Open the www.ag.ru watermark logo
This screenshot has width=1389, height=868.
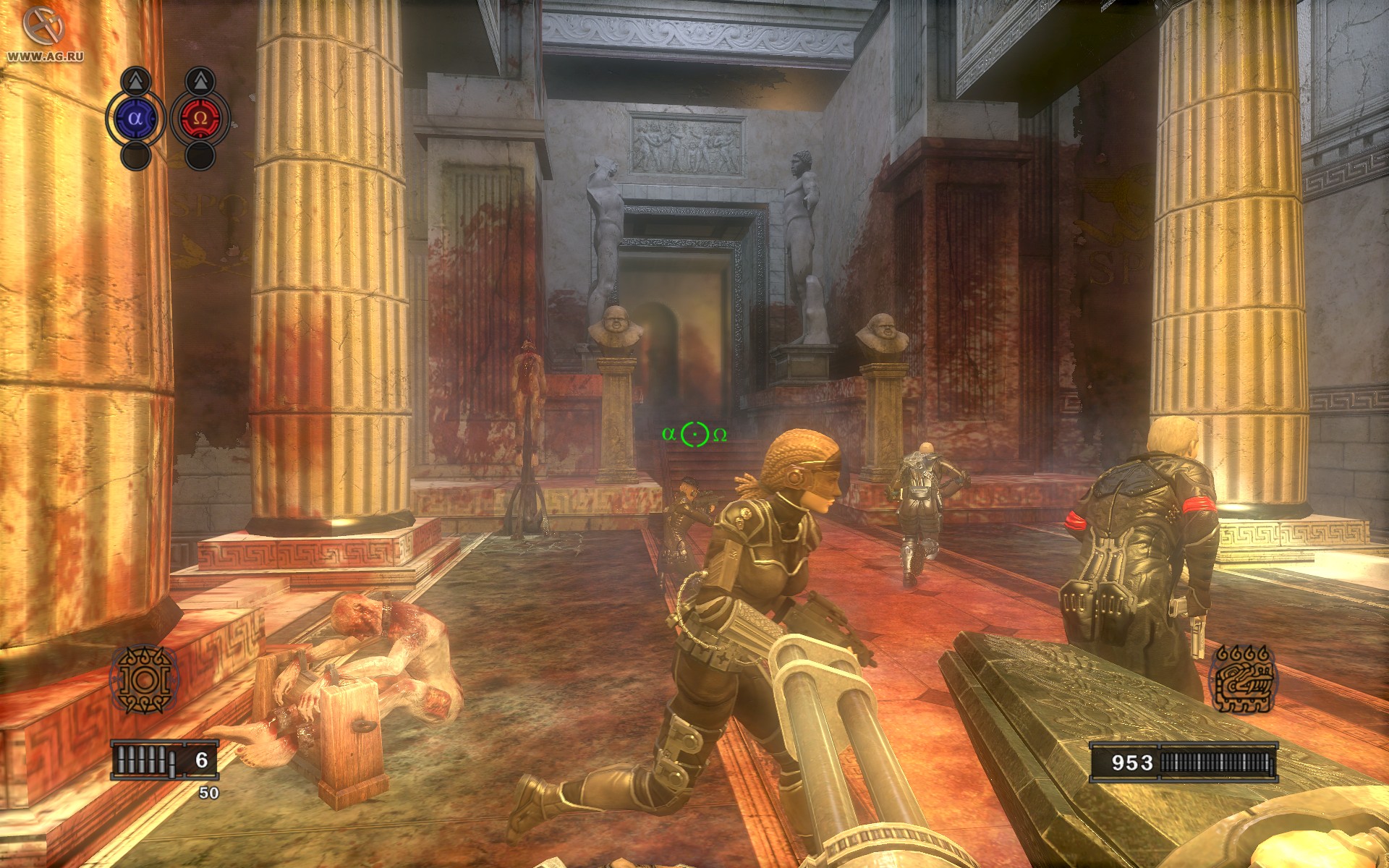pyautogui.click(x=43, y=33)
